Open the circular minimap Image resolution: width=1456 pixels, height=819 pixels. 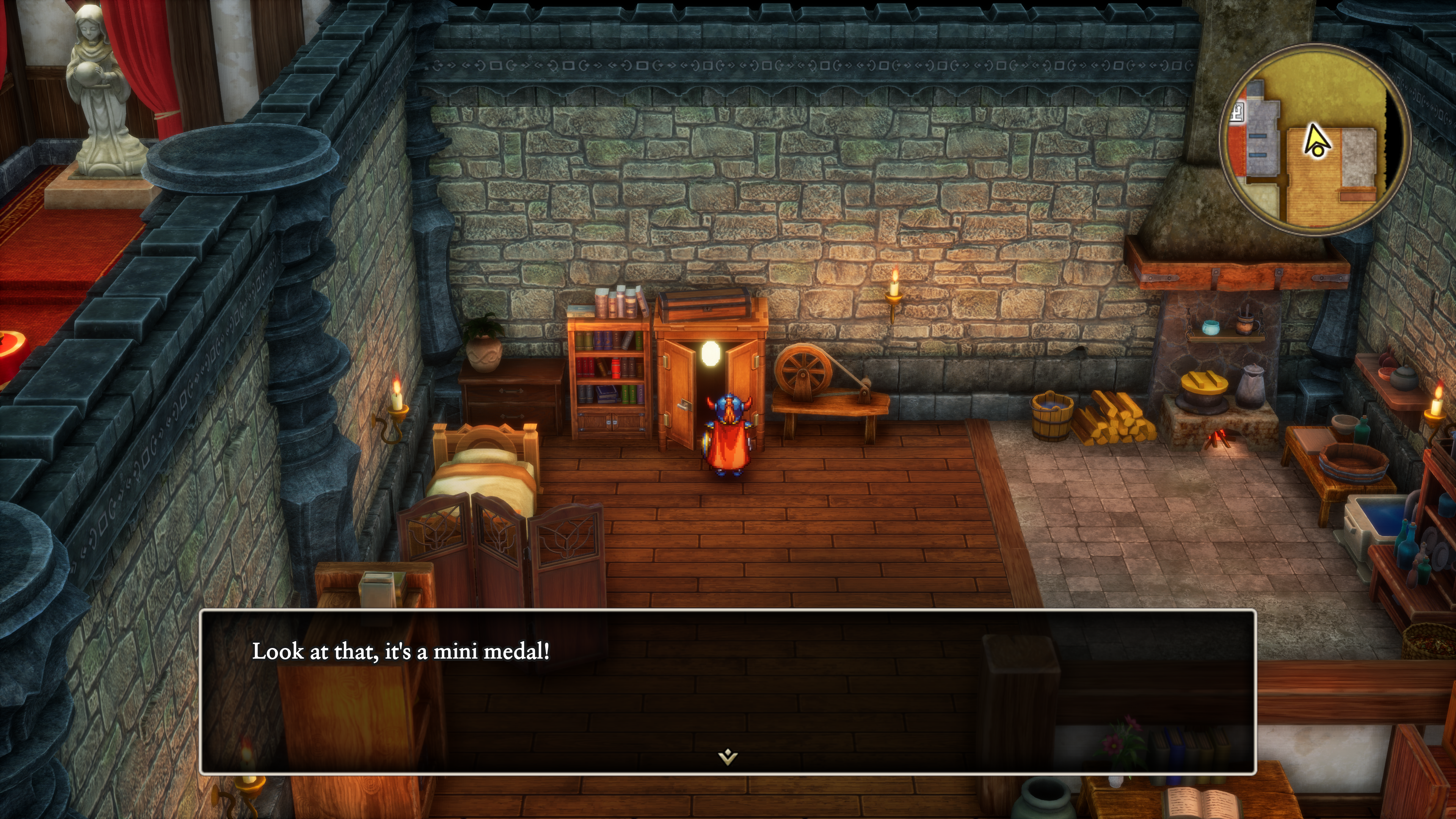coord(1315,140)
